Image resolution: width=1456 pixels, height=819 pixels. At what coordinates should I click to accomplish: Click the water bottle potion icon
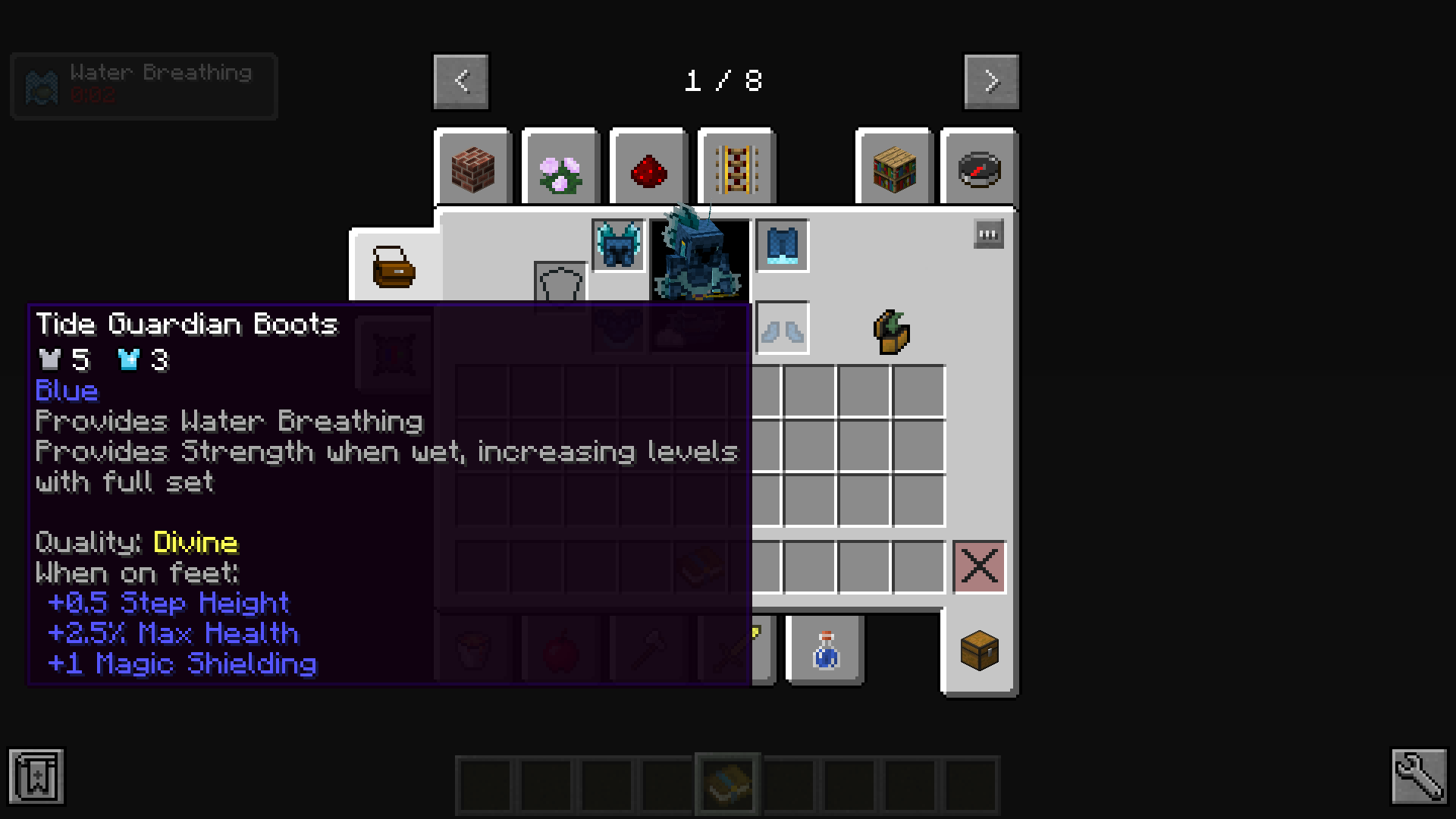coord(826,651)
